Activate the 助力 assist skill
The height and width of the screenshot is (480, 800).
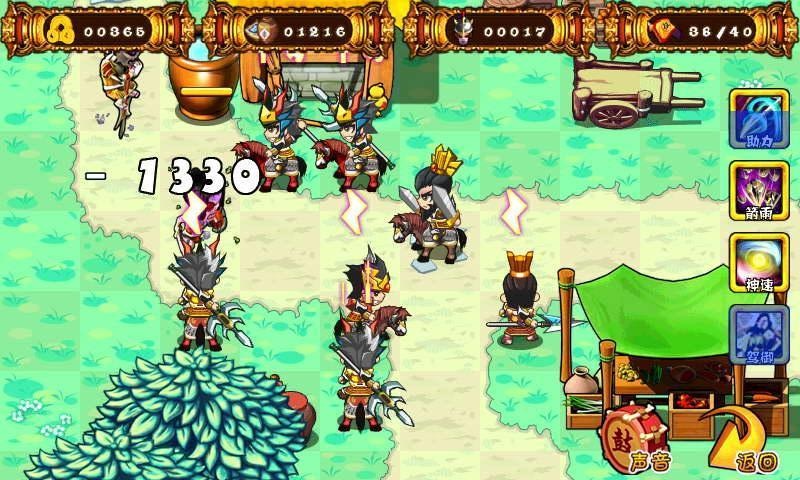click(x=759, y=118)
